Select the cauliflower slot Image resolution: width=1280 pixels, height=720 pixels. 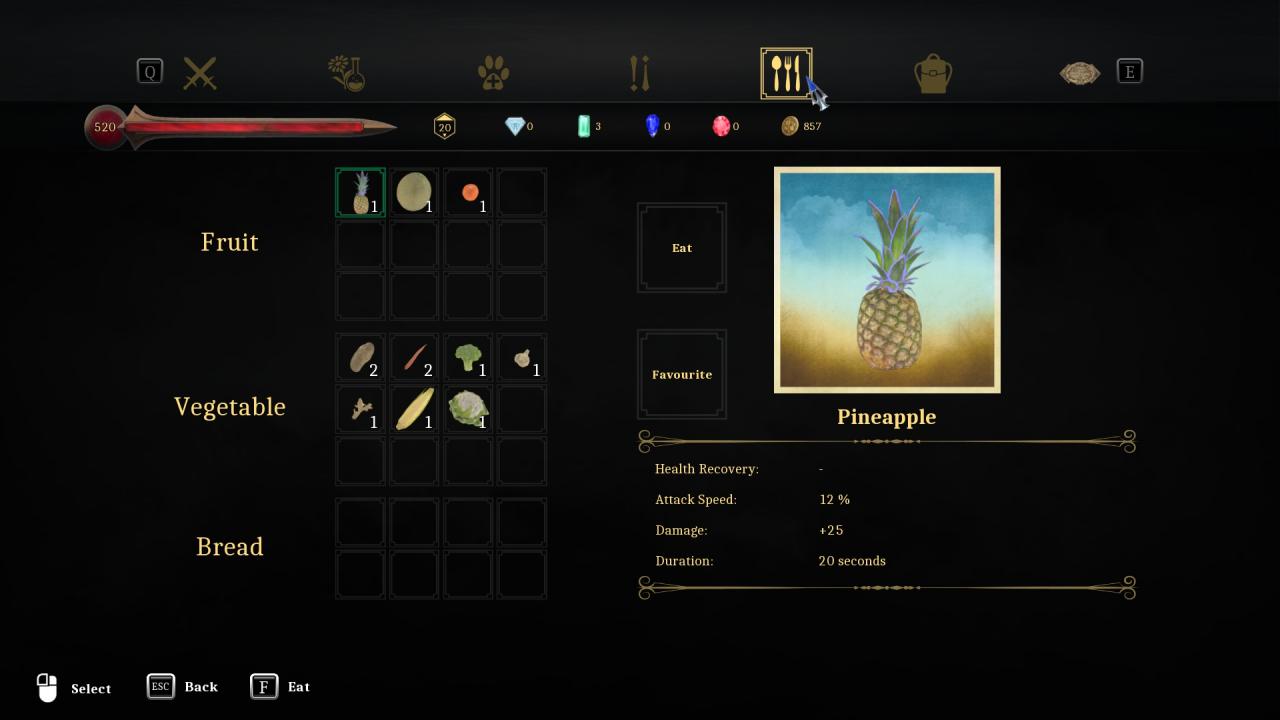(468, 409)
